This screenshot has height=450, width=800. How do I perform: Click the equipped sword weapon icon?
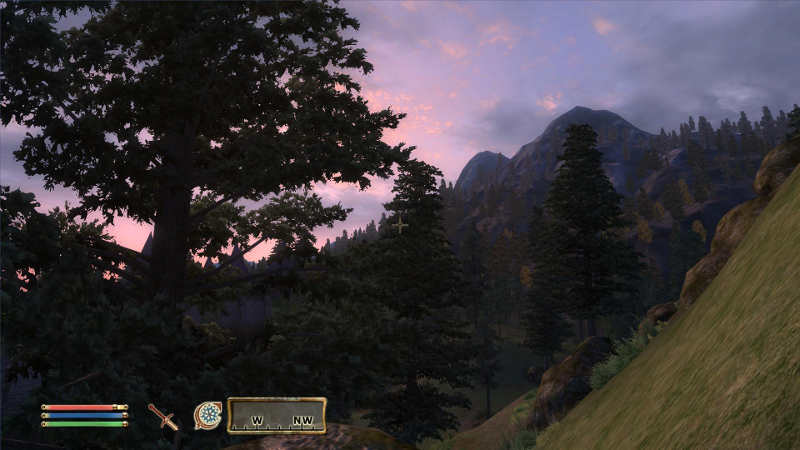(163, 416)
